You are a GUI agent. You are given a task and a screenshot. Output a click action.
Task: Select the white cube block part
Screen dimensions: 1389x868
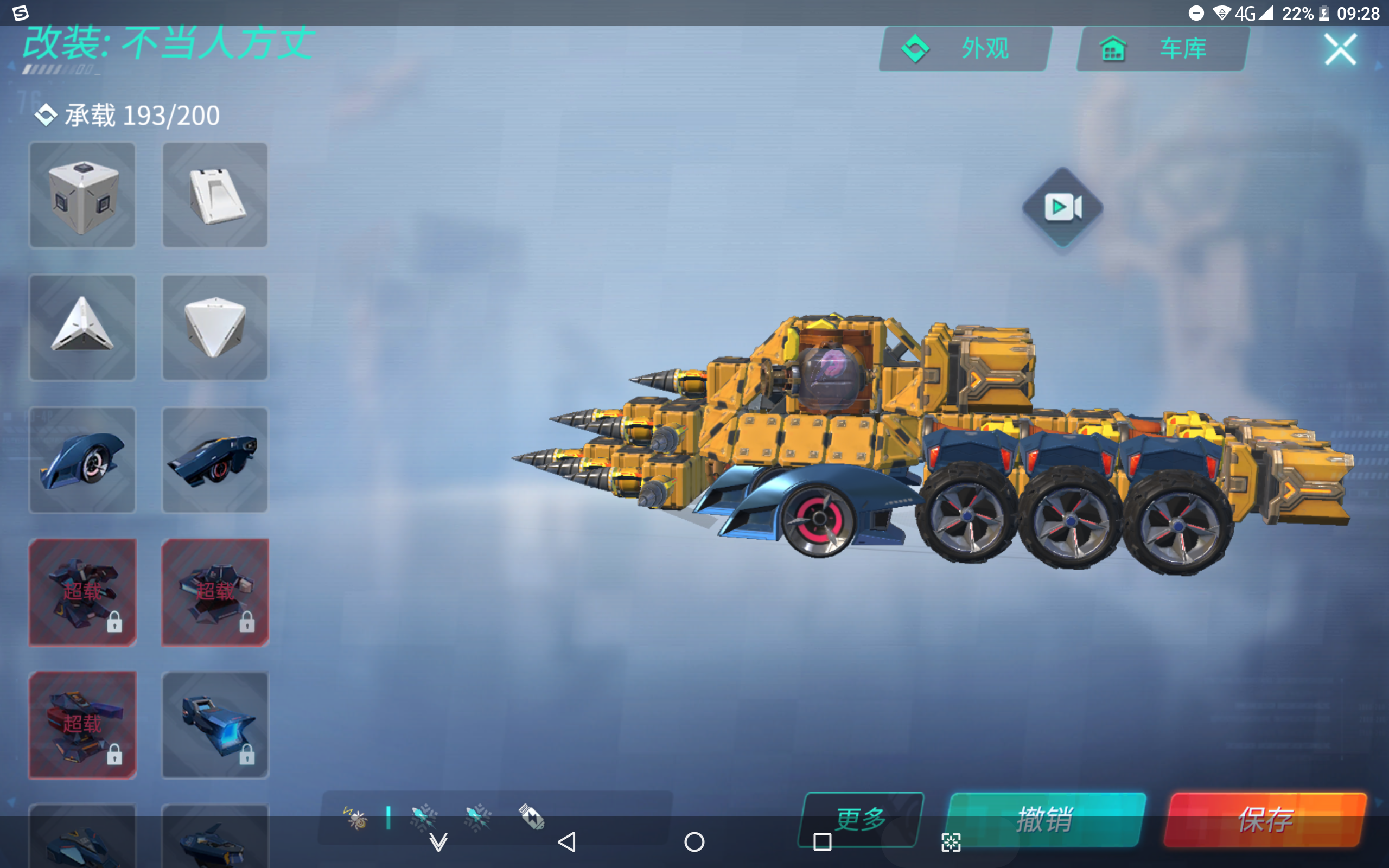[82, 195]
